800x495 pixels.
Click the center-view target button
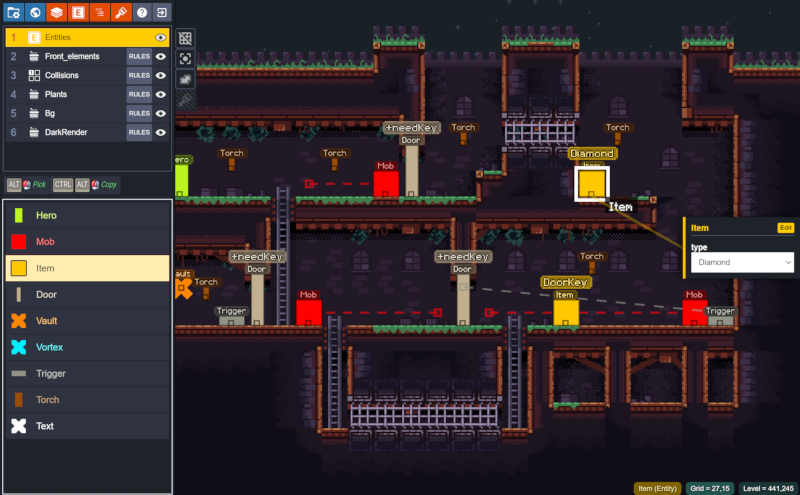coord(185,59)
